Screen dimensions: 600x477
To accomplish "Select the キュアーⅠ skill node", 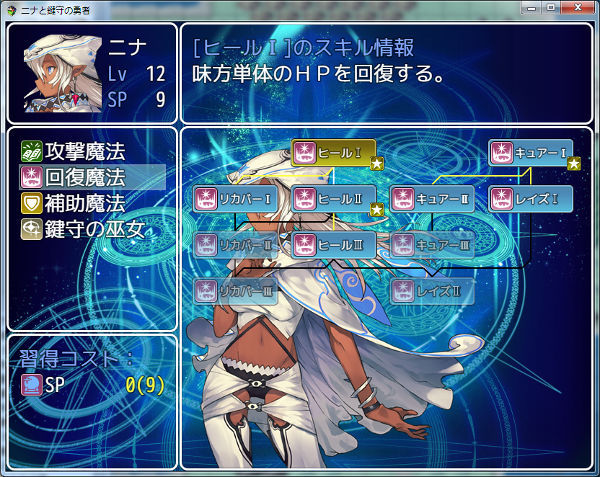I will [530, 152].
